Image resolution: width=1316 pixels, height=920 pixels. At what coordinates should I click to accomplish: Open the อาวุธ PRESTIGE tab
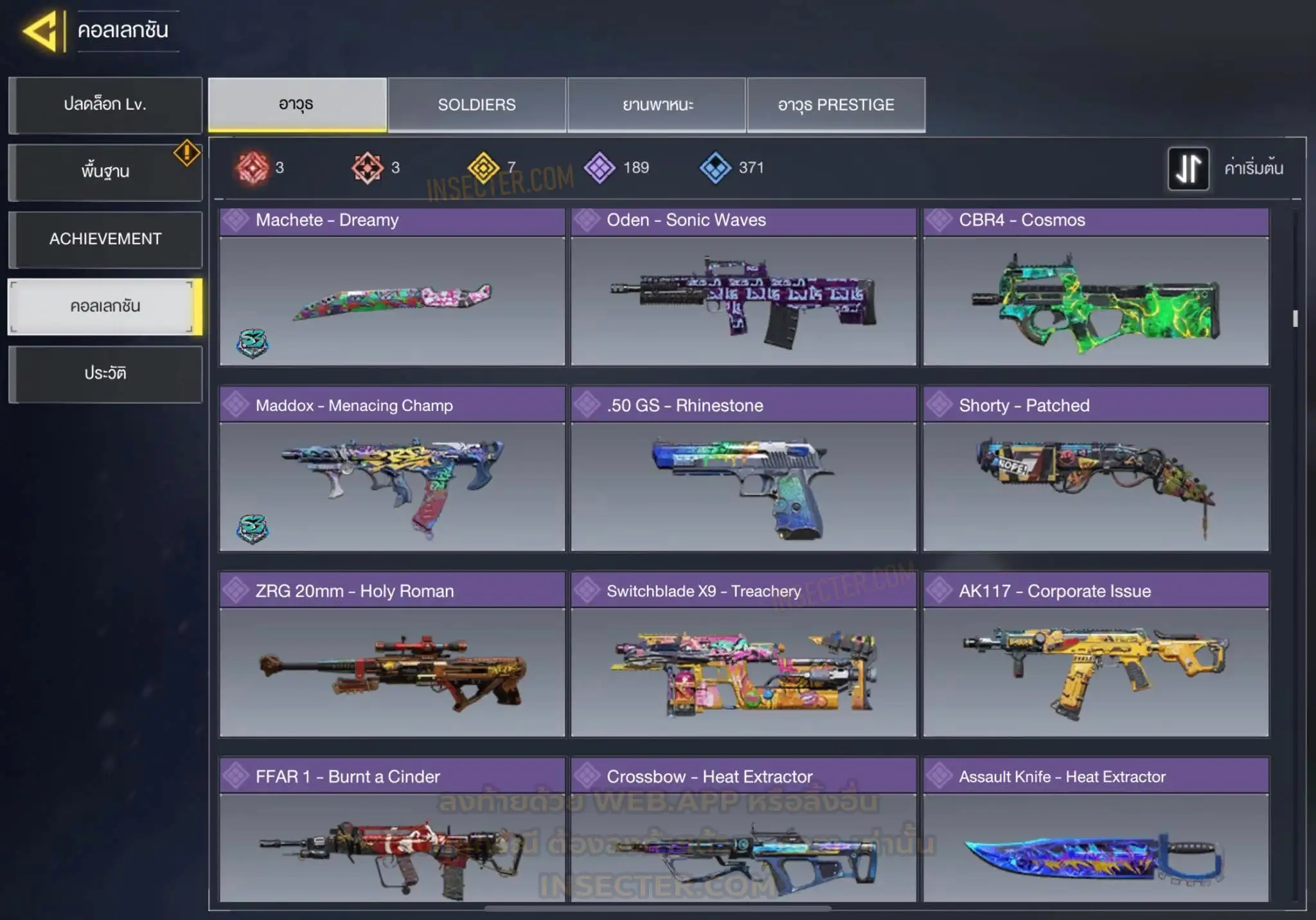pyautogui.click(x=836, y=105)
